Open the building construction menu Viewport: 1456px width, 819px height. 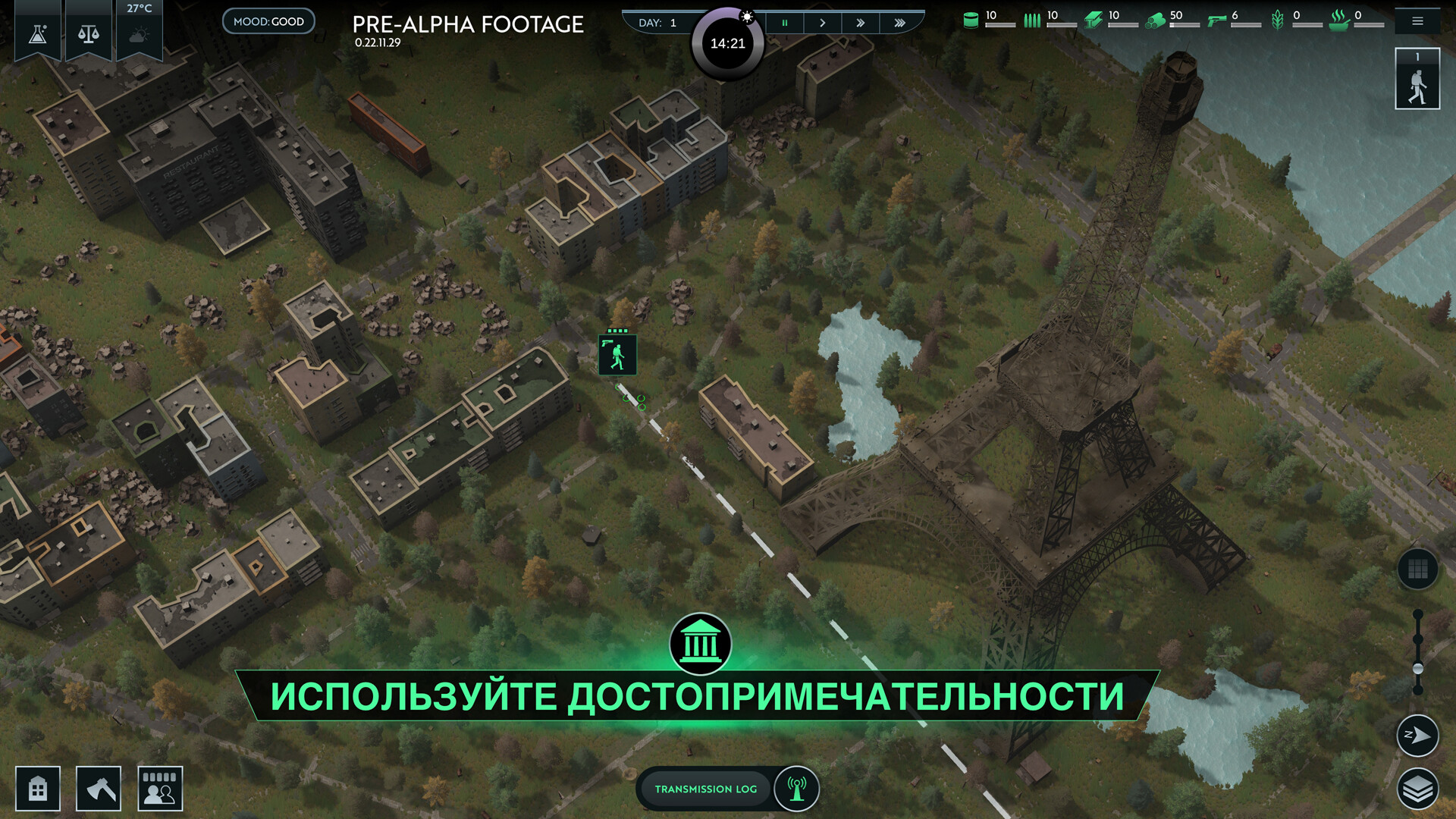pyautogui.click(x=38, y=789)
